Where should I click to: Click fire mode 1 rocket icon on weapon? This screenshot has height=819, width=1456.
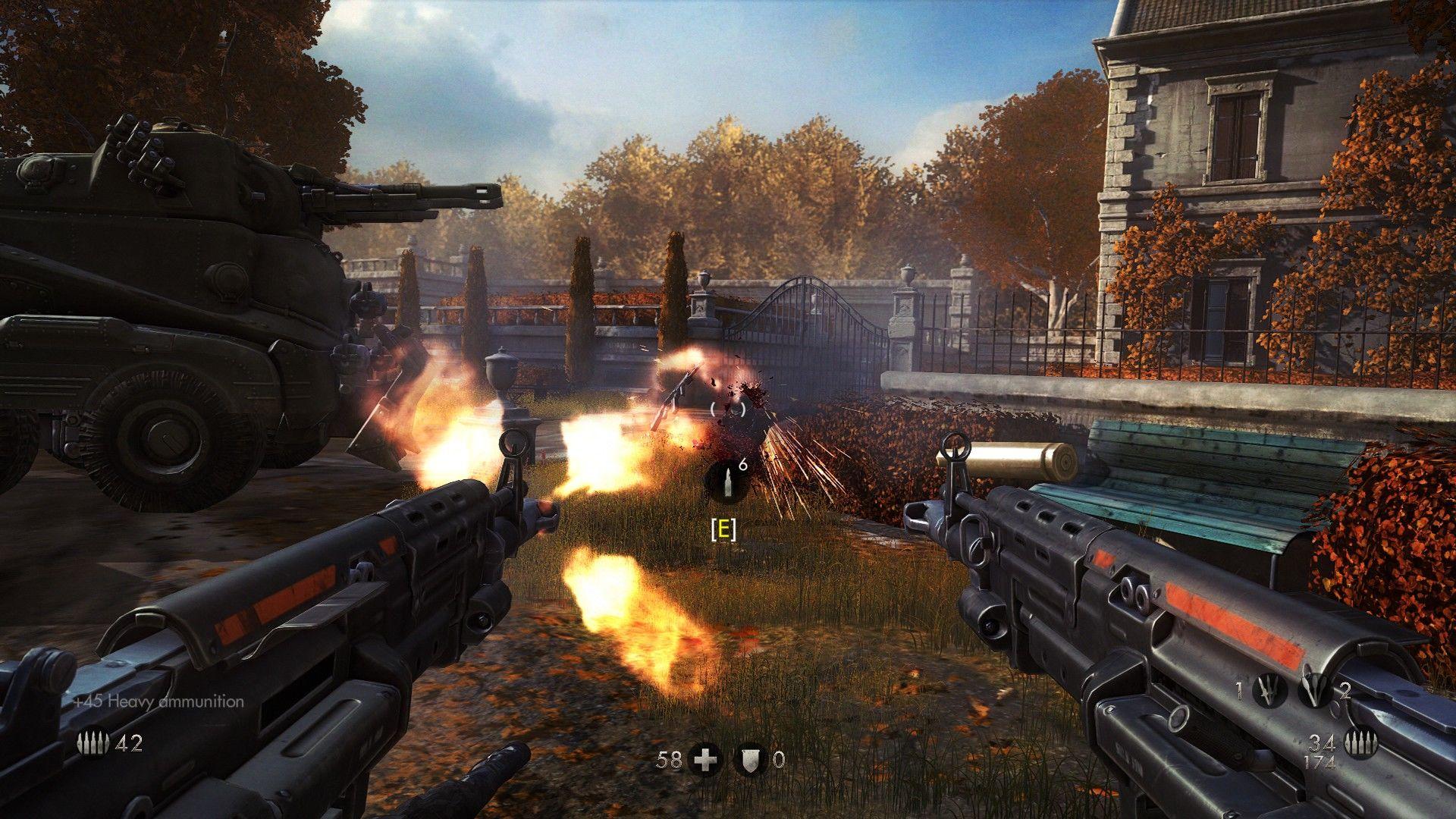(1269, 689)
